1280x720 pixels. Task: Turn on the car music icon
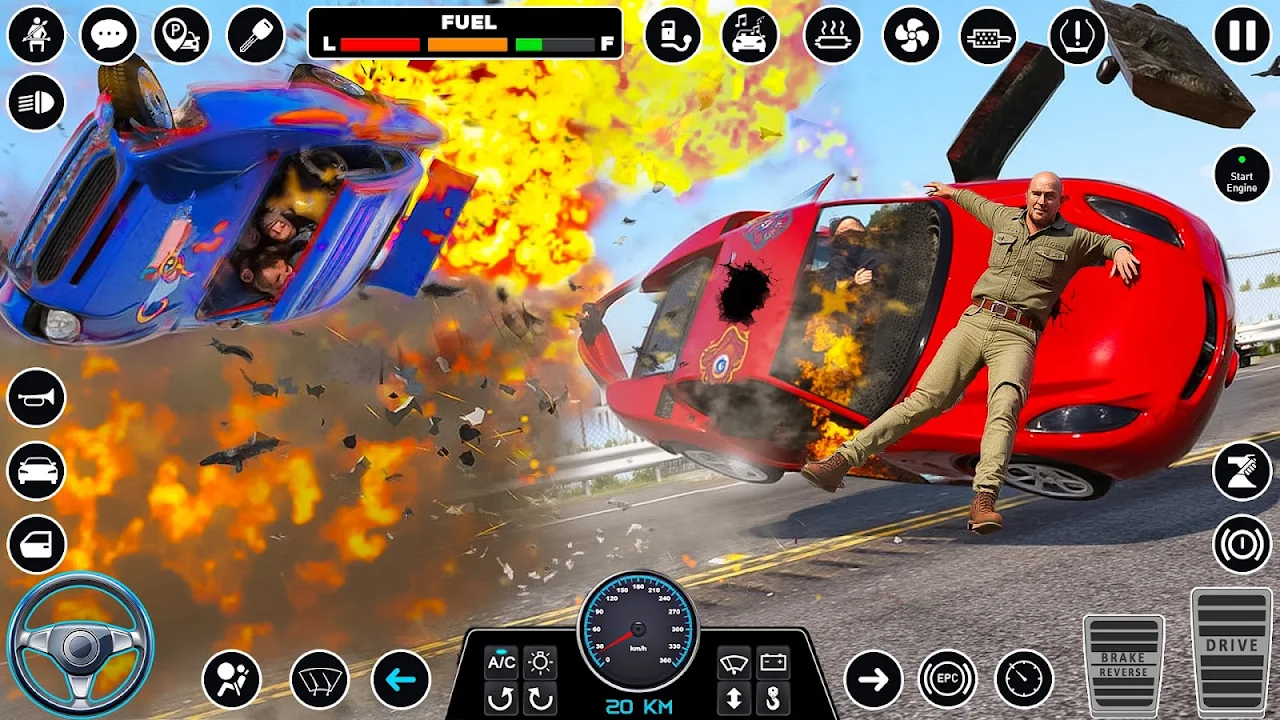(x=750, y=35)
